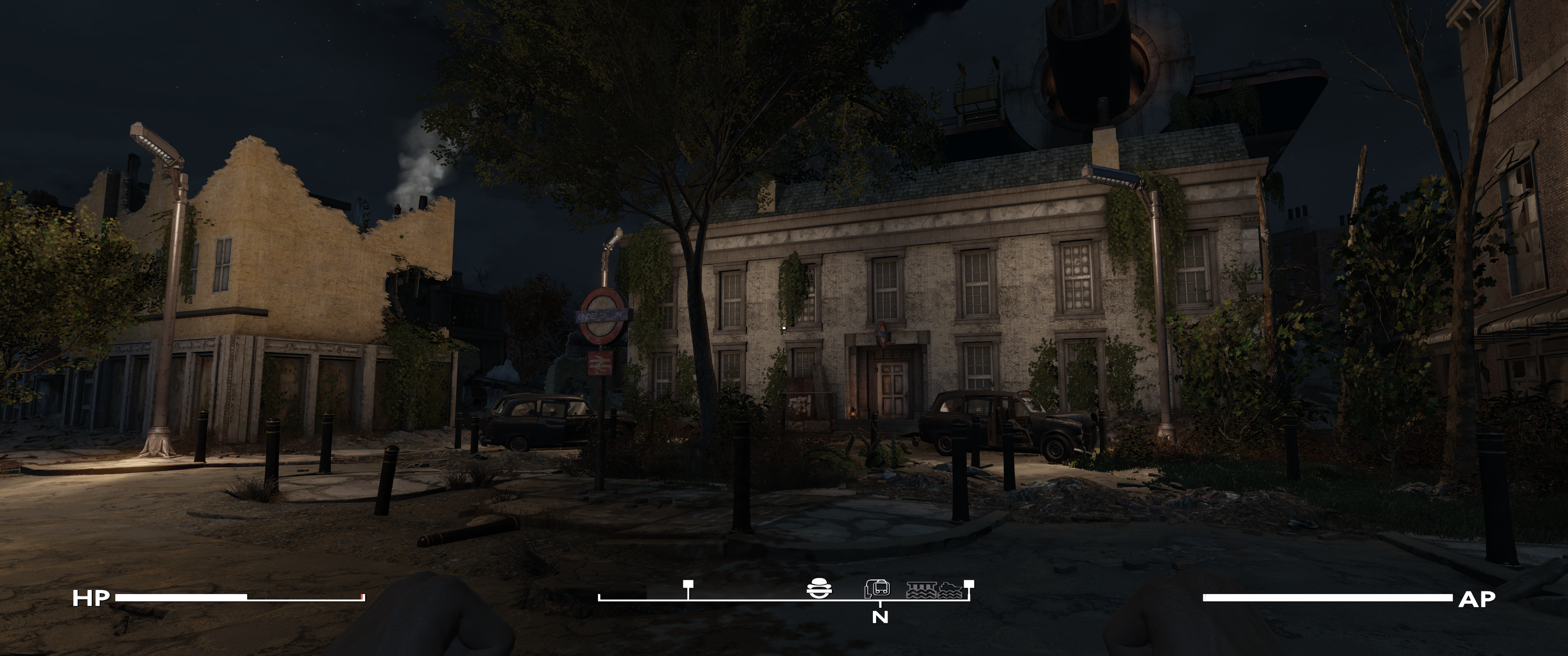Select the boat on waves compass marker
The image size is (1568, 656).
pos(949,589)
